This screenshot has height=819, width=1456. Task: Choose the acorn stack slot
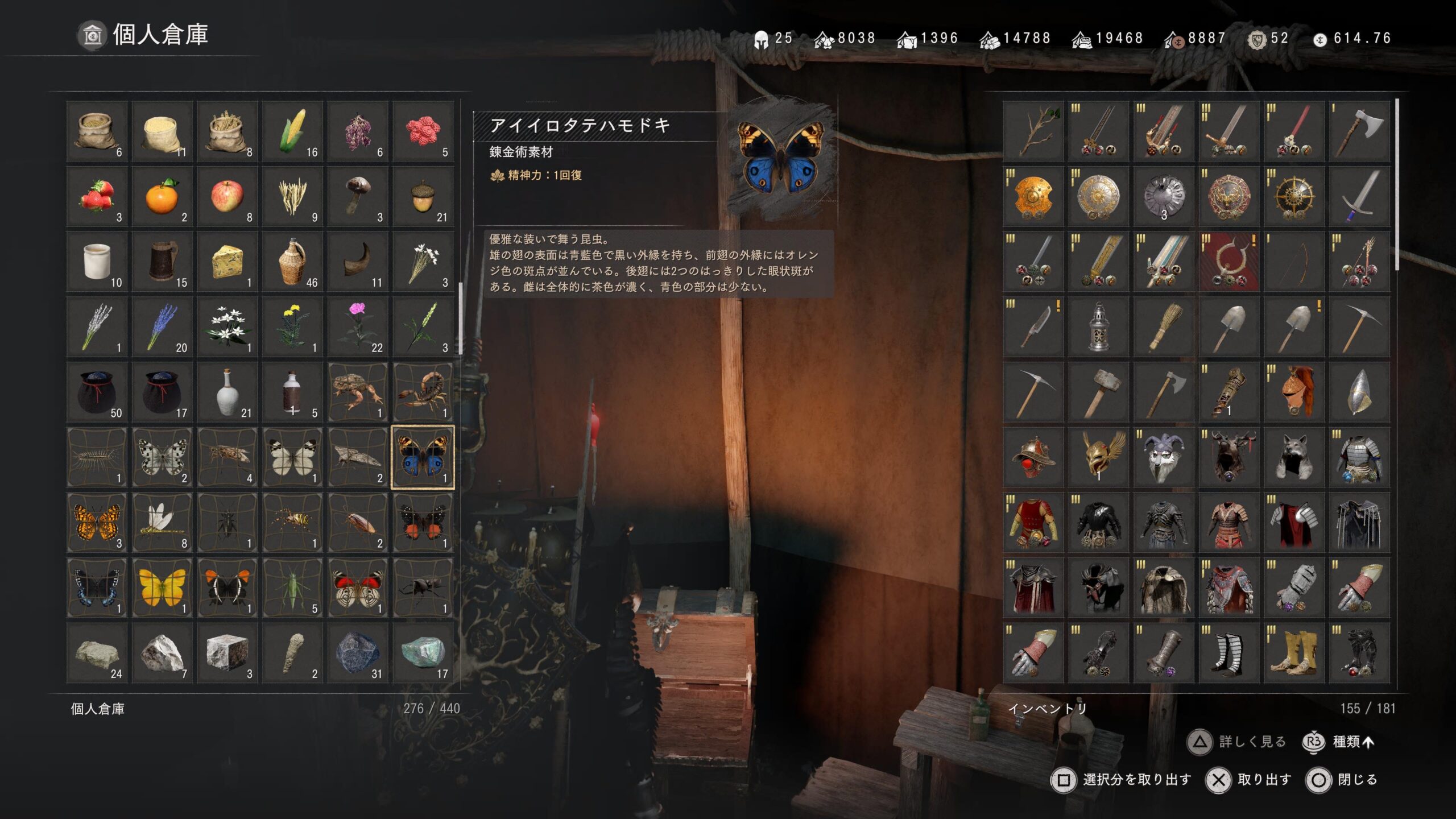click(423, 197)
